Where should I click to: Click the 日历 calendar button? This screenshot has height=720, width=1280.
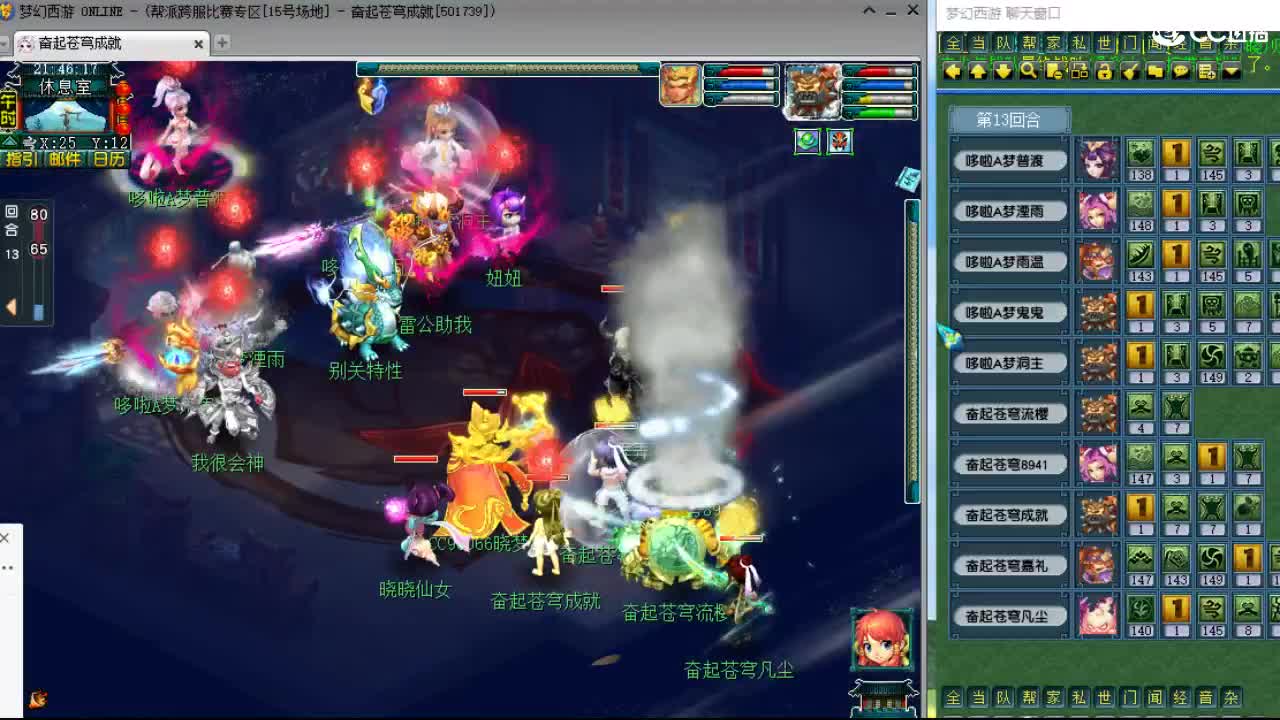point(110,158)
